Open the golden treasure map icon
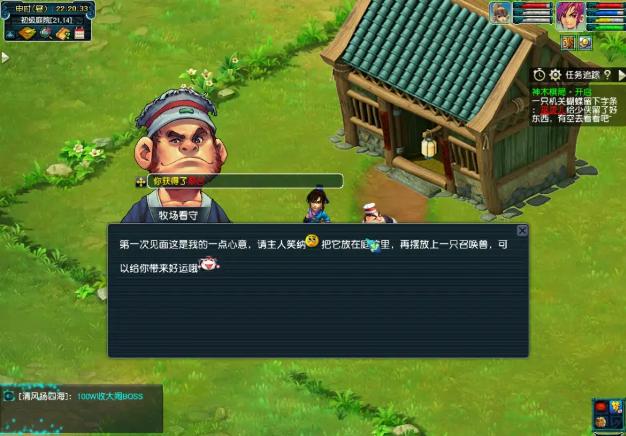Screen dimensions: 626x436 27,34
